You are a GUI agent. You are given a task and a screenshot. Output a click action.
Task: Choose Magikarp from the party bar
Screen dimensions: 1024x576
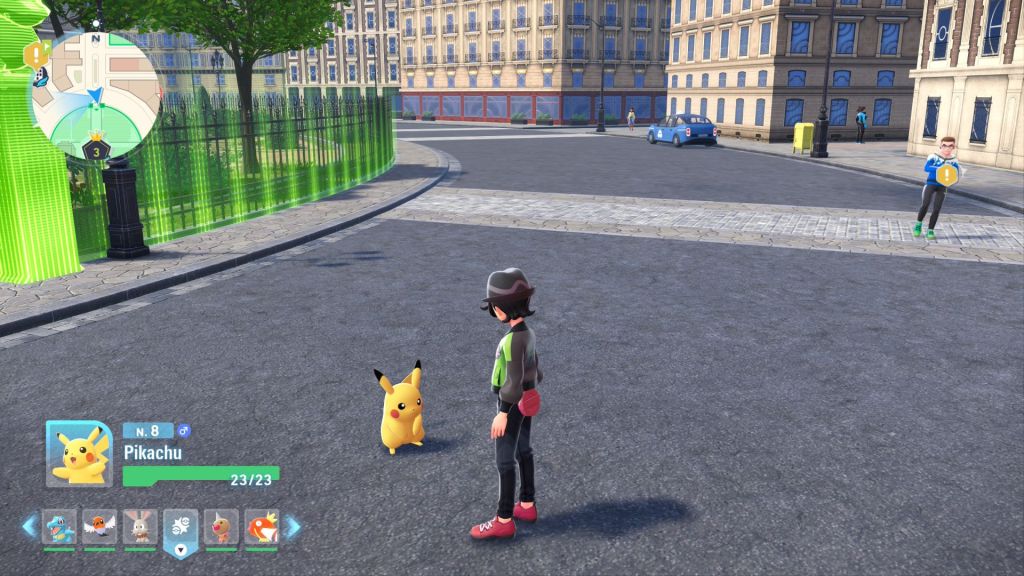(262, 526)
